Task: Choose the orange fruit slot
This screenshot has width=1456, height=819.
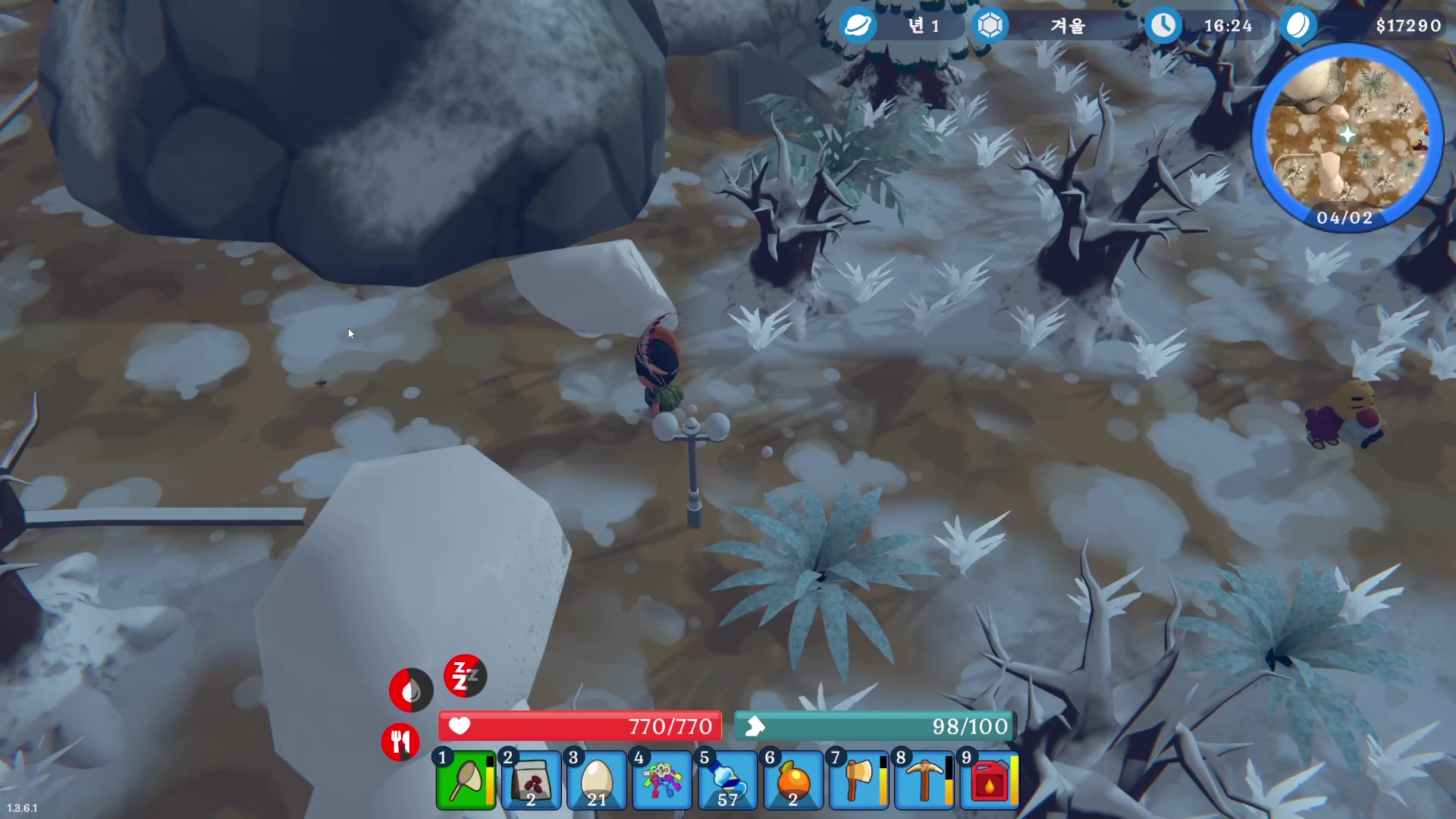Action: coord(792,780)
